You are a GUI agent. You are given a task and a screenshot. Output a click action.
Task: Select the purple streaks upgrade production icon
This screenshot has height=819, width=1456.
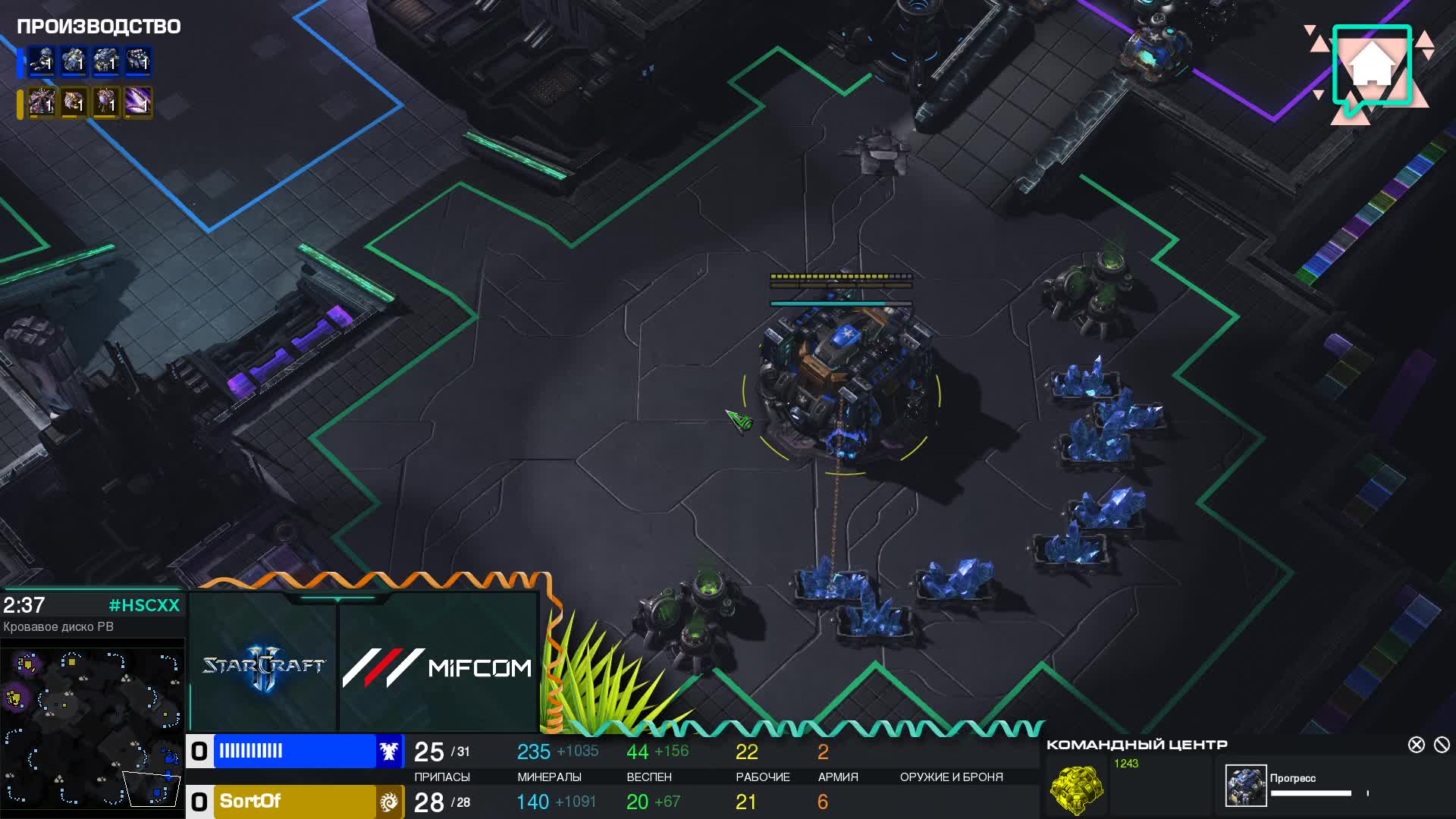[138, 102]
